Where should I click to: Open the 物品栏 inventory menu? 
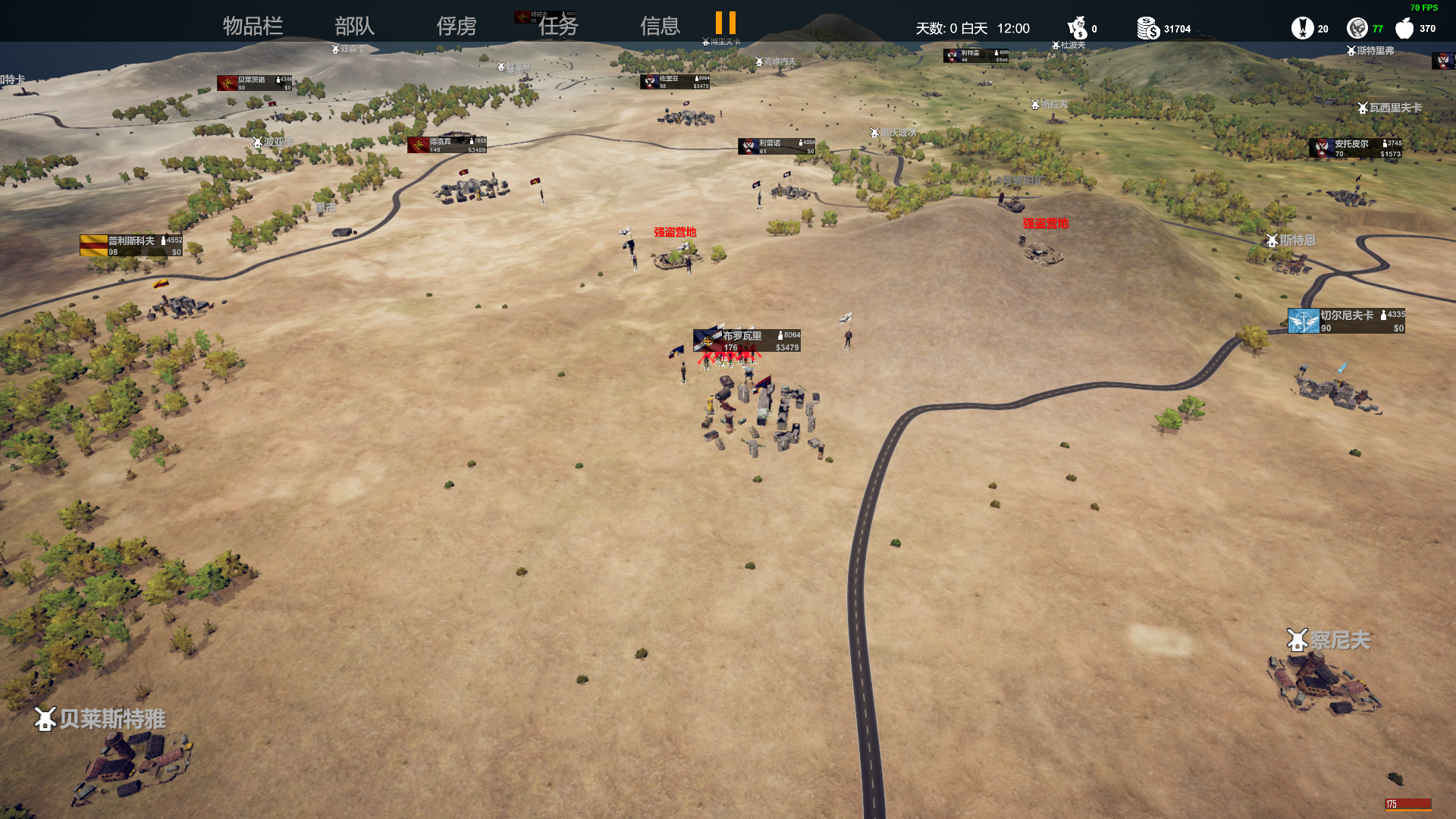coord(253,27)
